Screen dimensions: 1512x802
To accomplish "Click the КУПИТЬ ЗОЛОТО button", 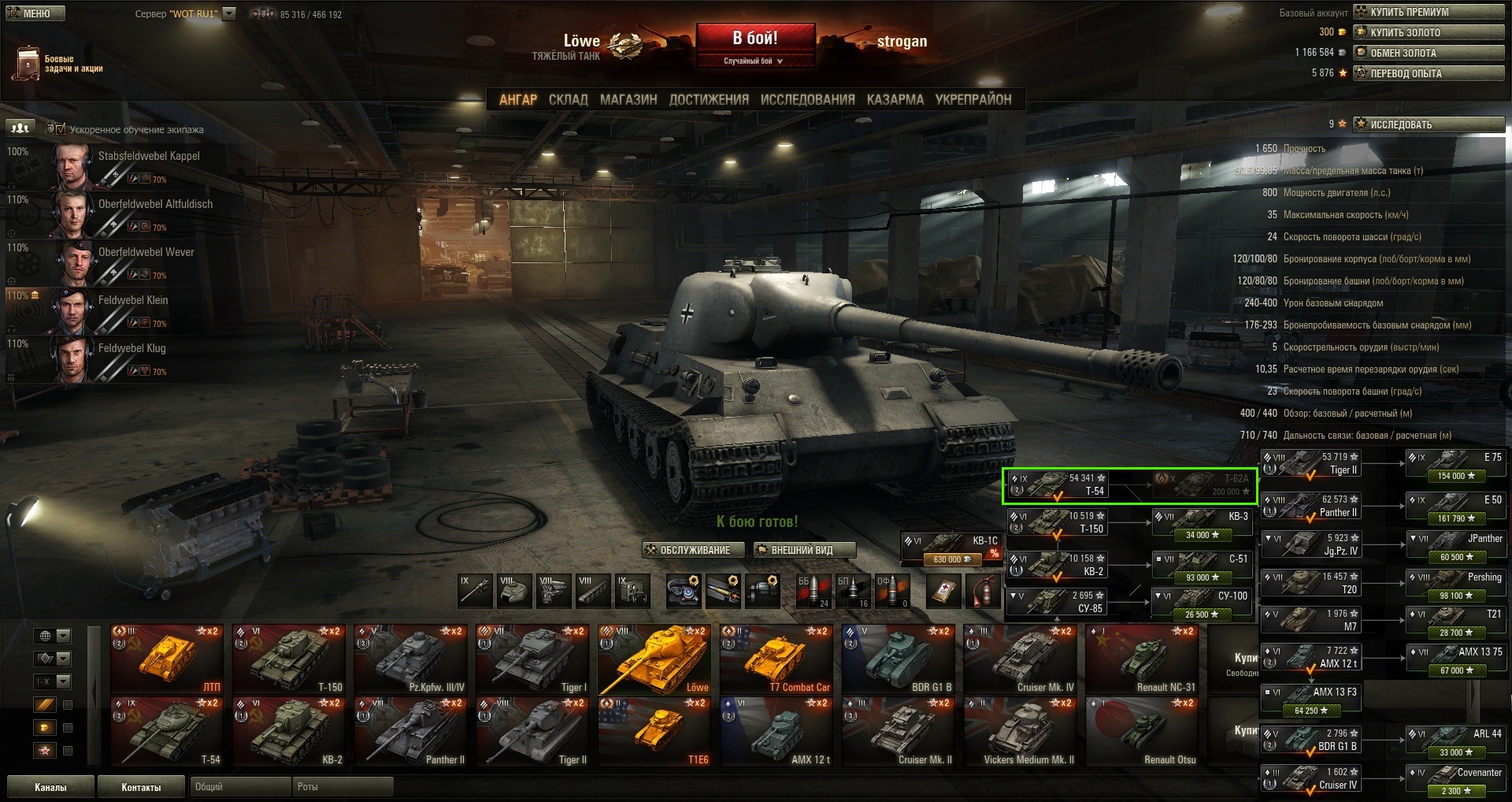I will 1429,32.
